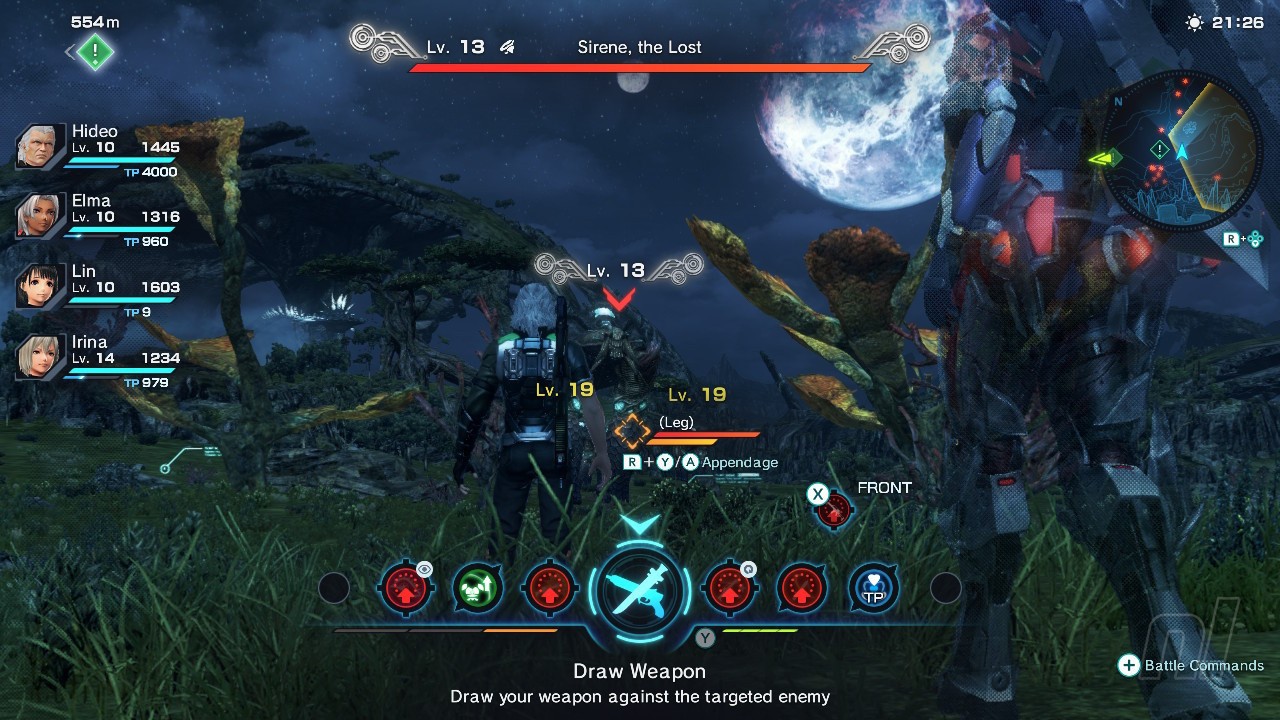This screenshot has width=1280, height=720.
Task: Click the green quest distance marker
Action: pyautogui.click(x=94, y=52)
